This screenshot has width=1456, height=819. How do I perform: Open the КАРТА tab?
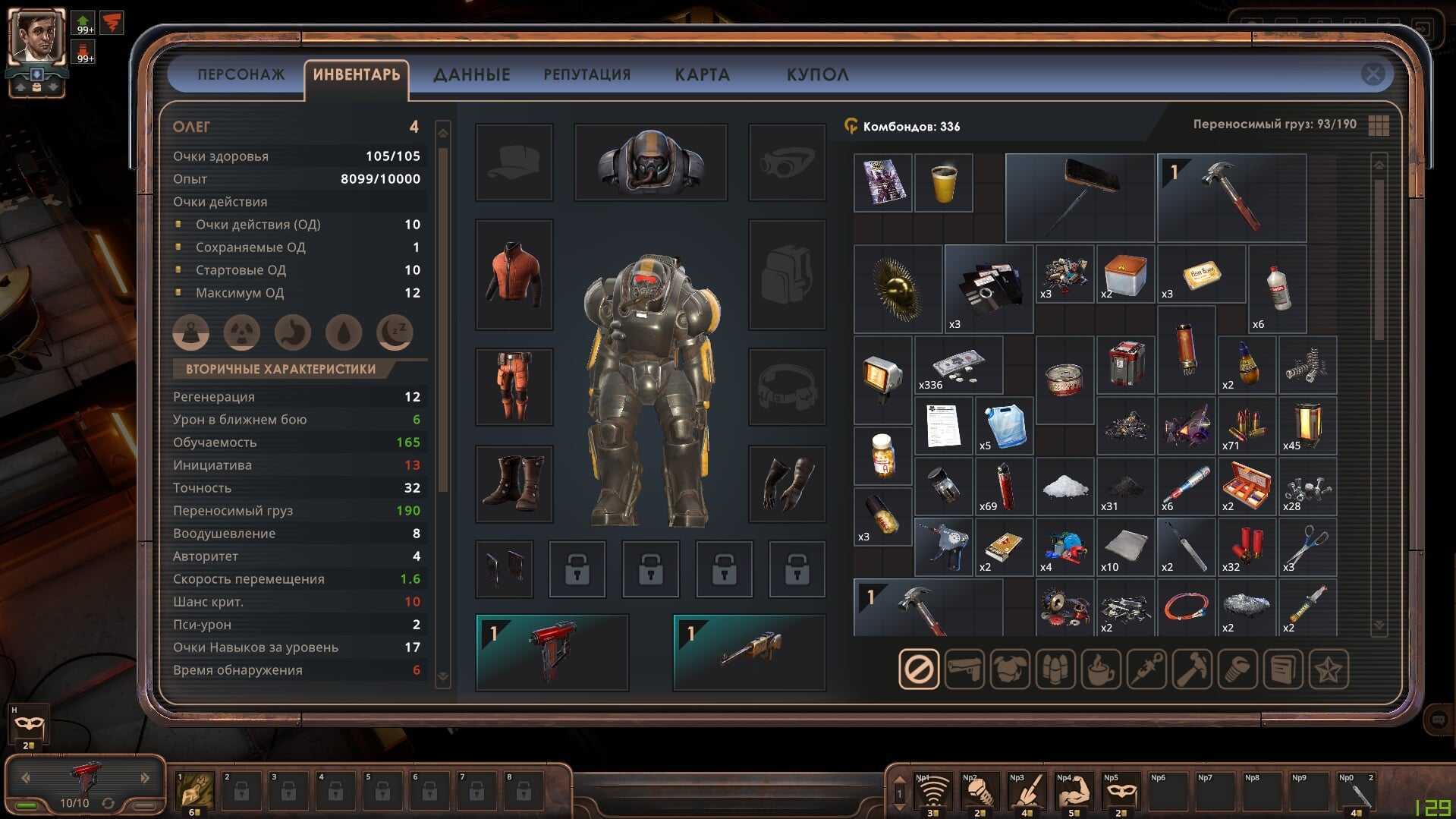[x=702, y=75]
